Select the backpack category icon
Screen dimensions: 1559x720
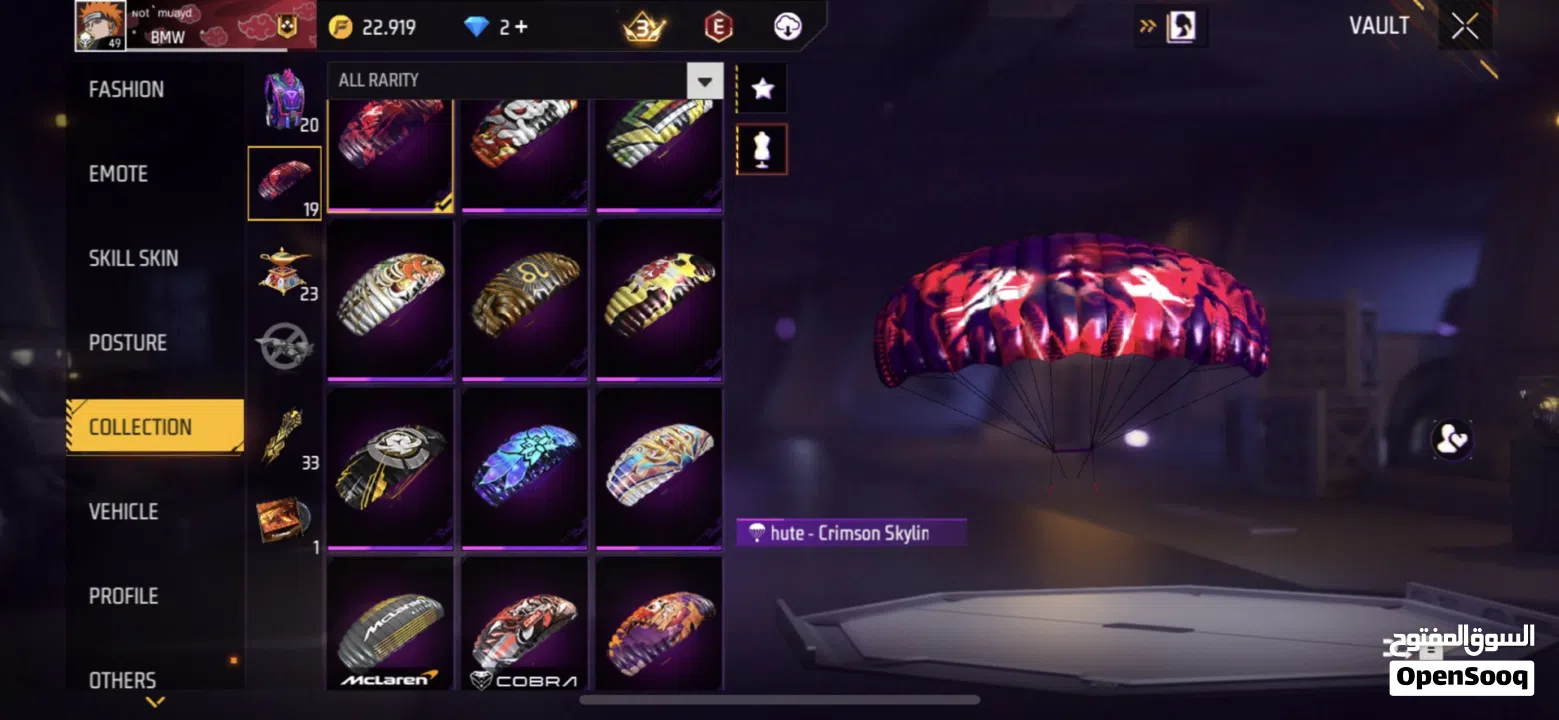click(x=283, y=100)
